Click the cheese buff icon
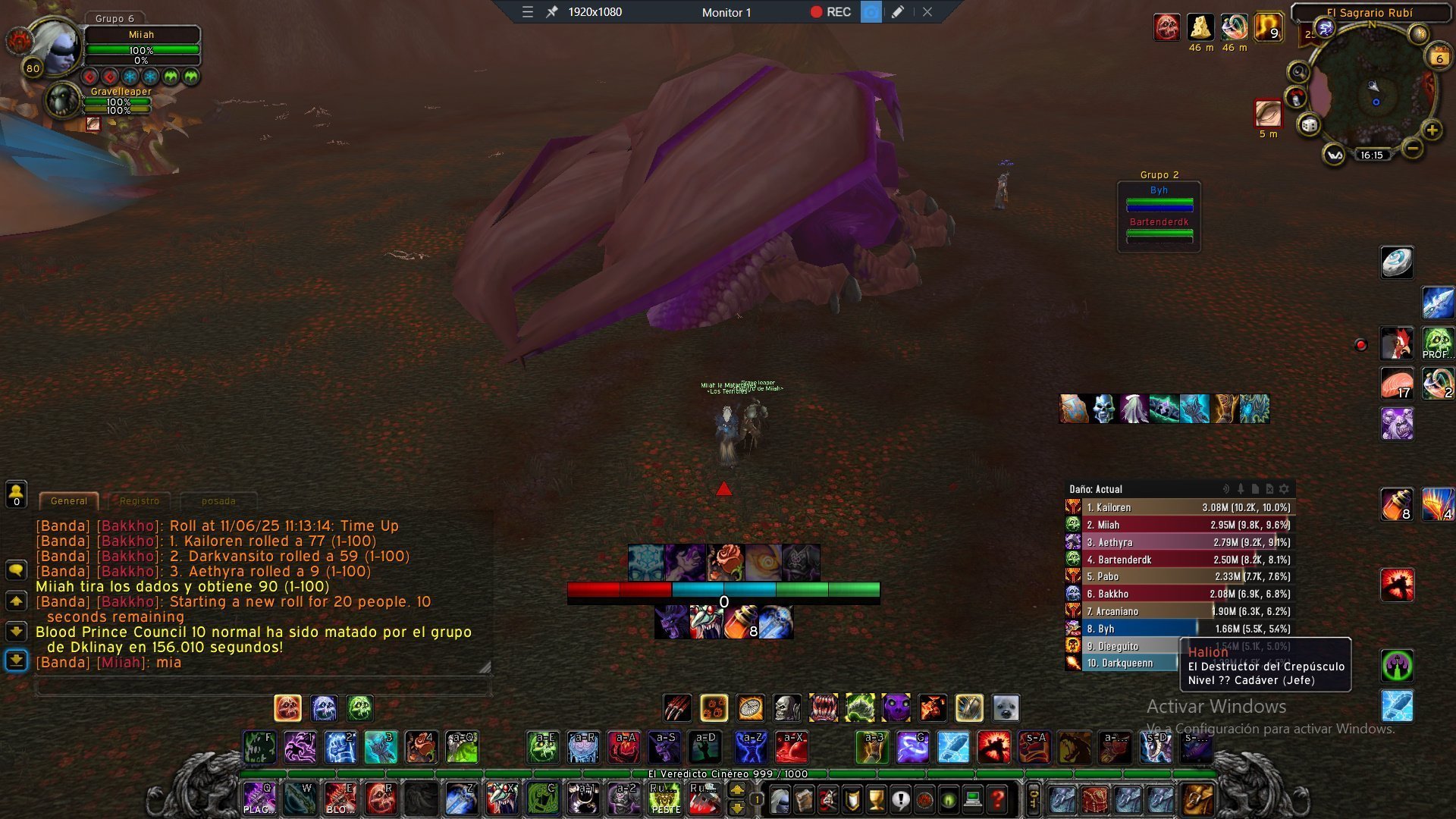 tap(1200, 27)
